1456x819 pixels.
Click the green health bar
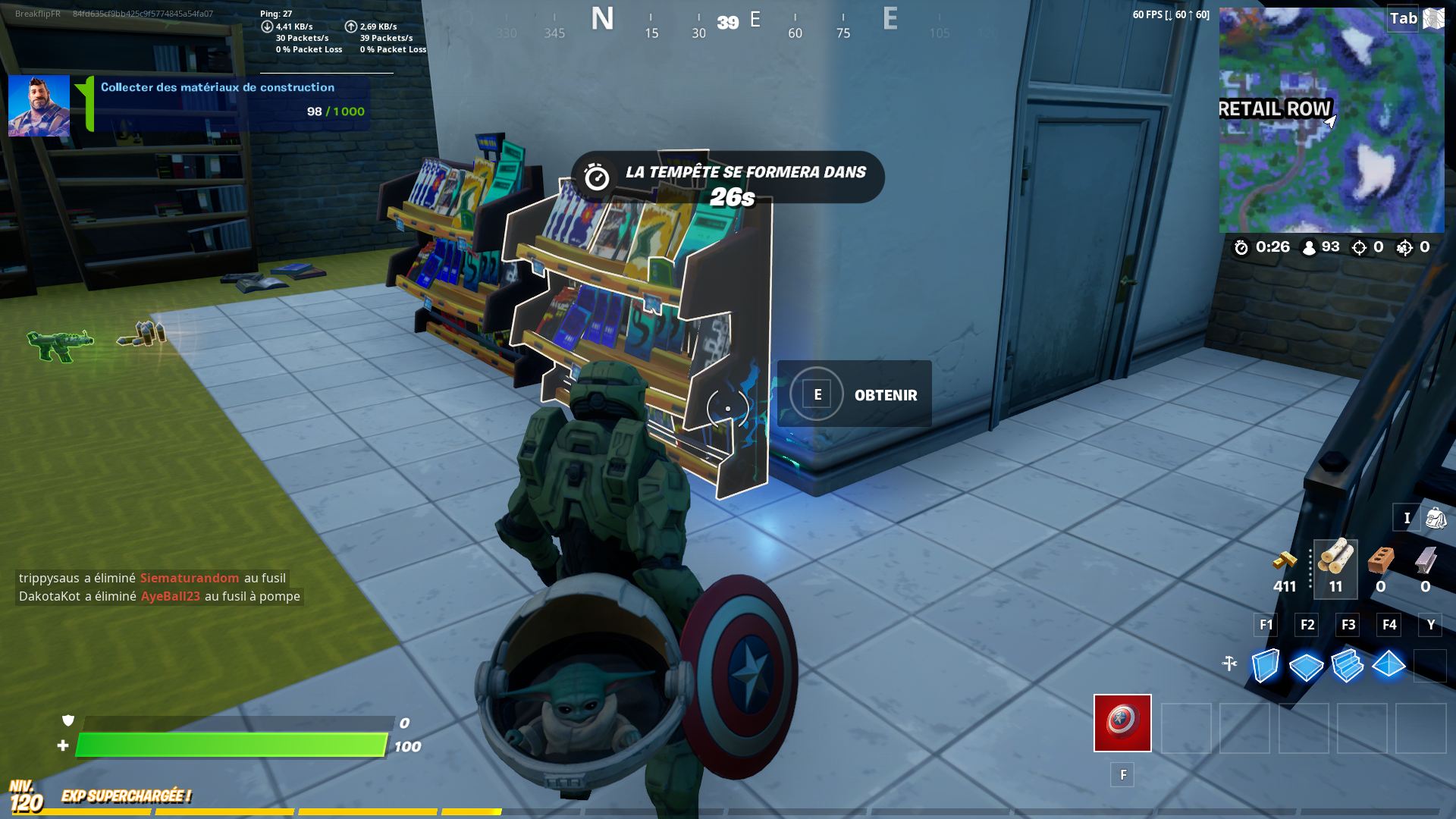(x=227, y=744)
